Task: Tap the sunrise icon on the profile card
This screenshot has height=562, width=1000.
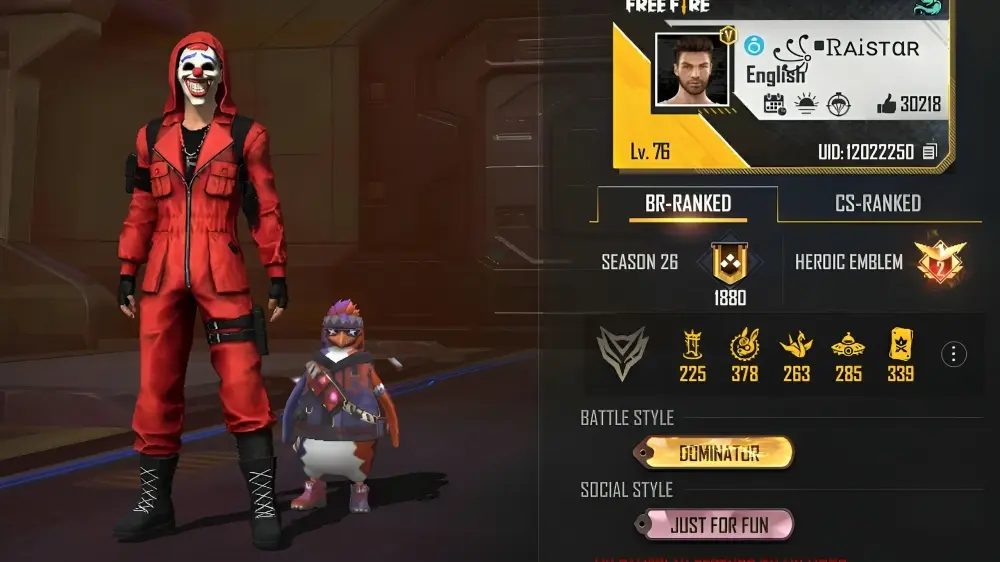Action: point(805,103)
